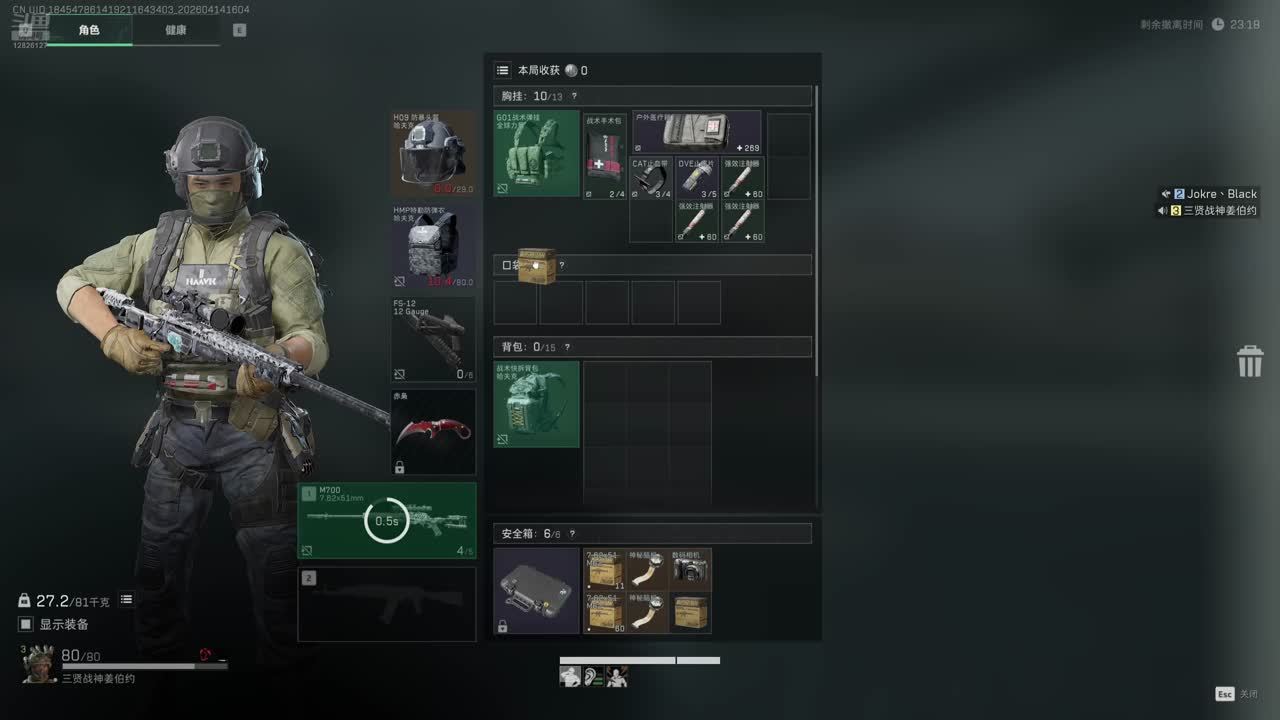Pick the 战术手术包 surgery kit
The width and height of the screenshot is (1280, 720).
pos(605,156)
